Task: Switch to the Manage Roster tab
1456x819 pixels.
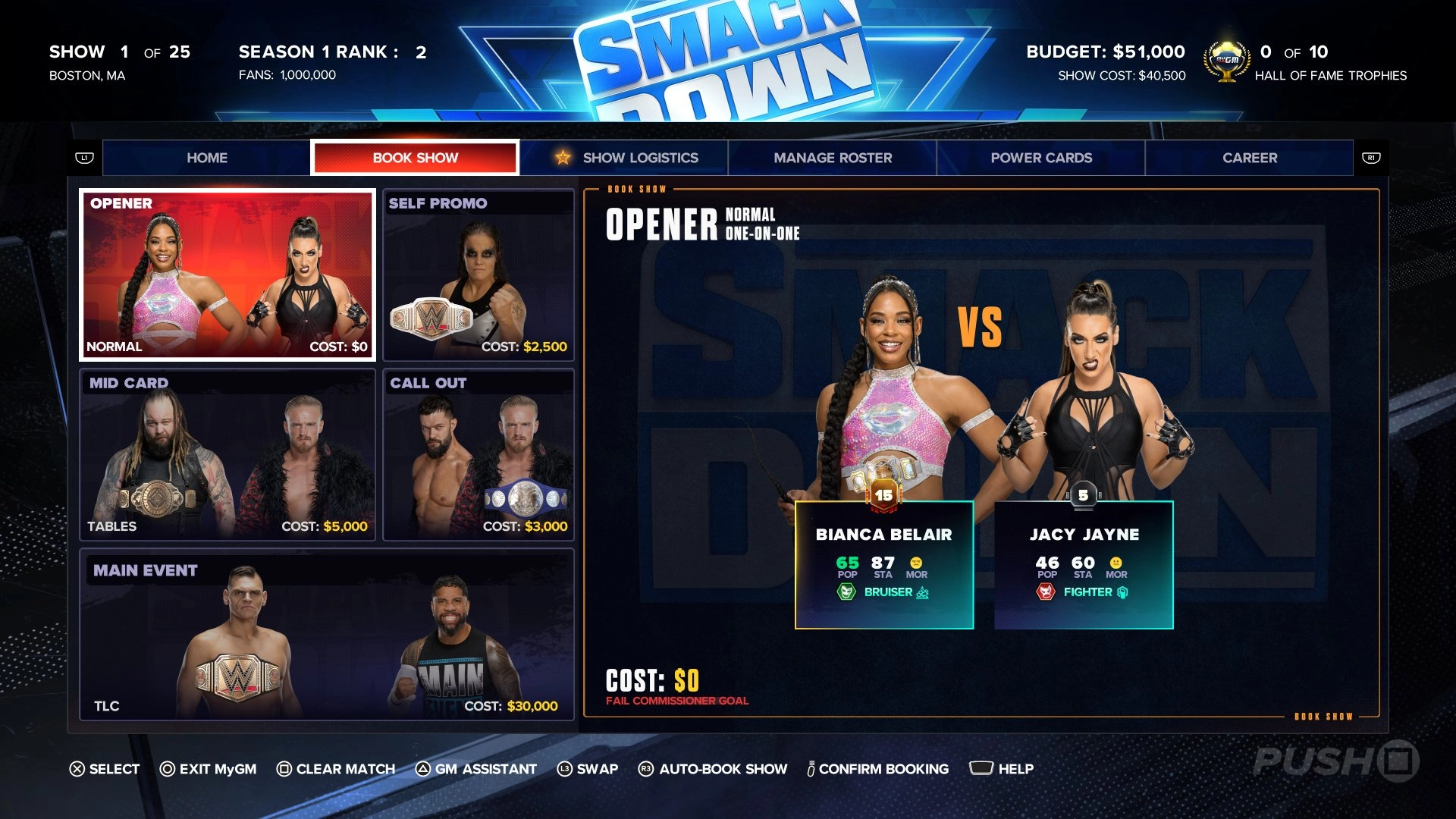Action: pos(832,158)
